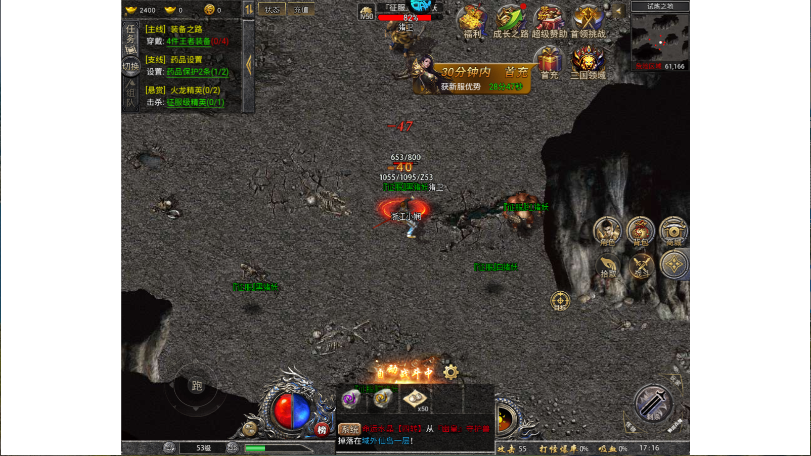
Task: Switch to the 组队 team tab
Action: point(131,96)
